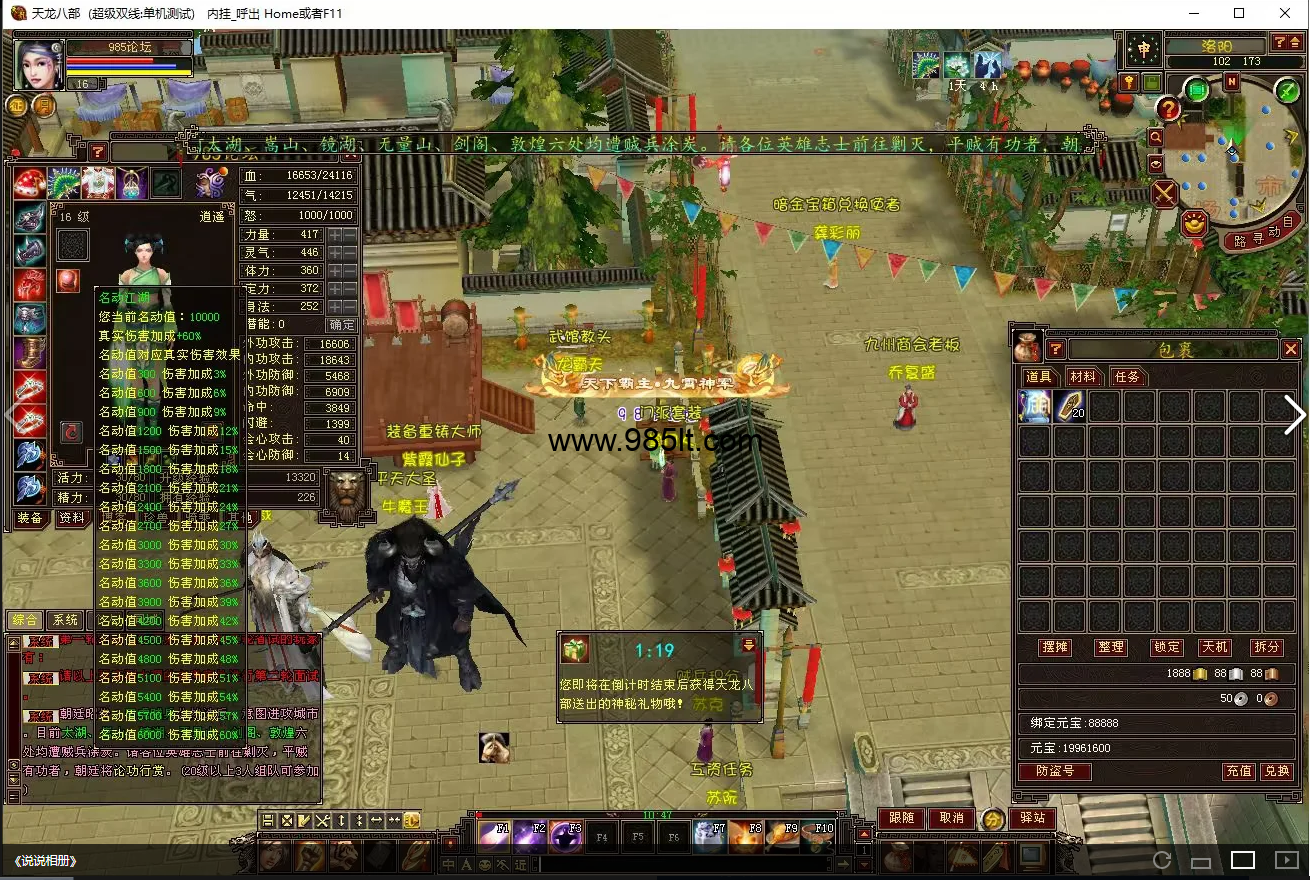
Task: Split a stack with the 拆分 button
Action: coord(1266,647)
